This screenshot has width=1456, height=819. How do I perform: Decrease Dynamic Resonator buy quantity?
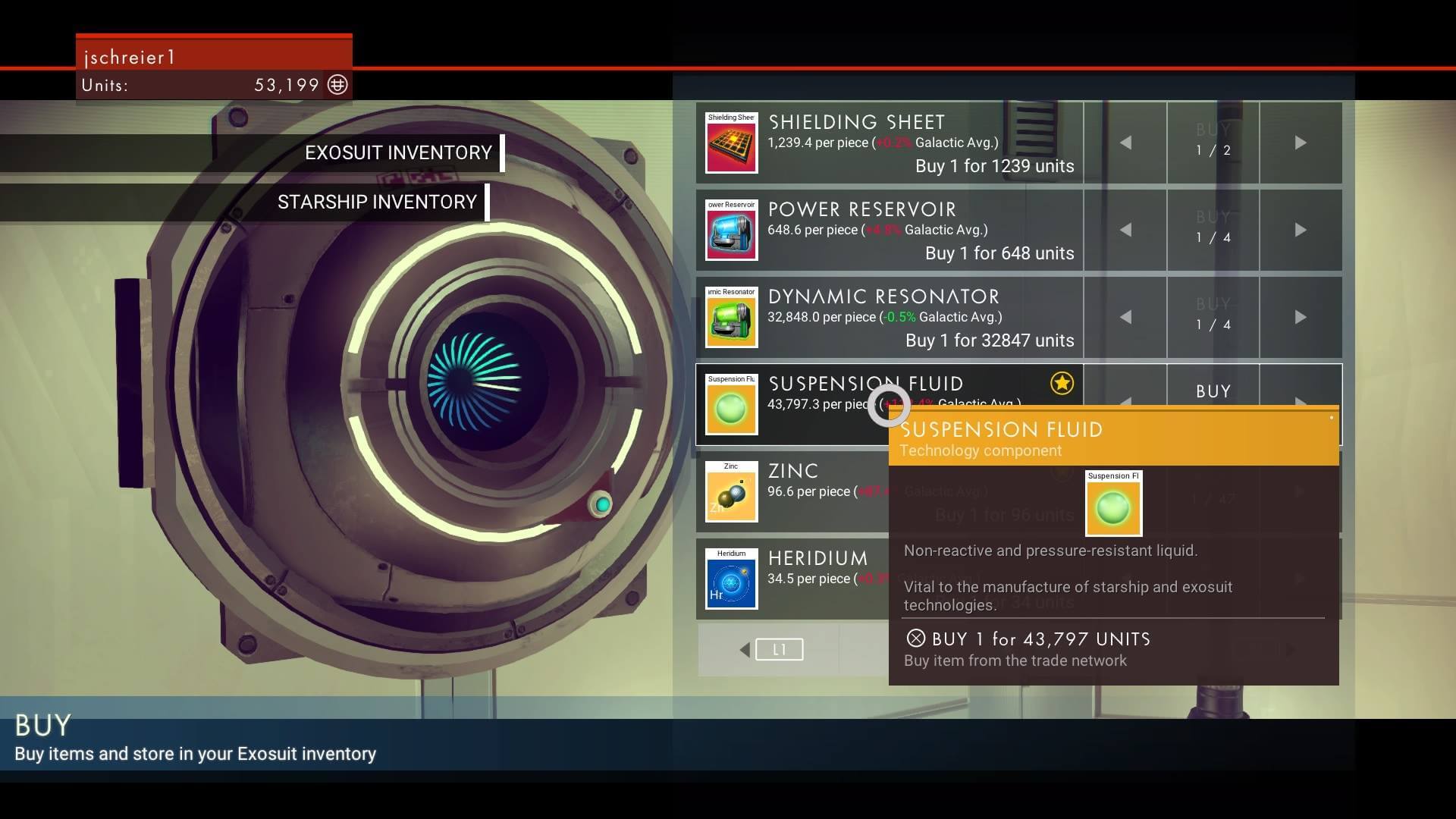[x=1125, y=317]
